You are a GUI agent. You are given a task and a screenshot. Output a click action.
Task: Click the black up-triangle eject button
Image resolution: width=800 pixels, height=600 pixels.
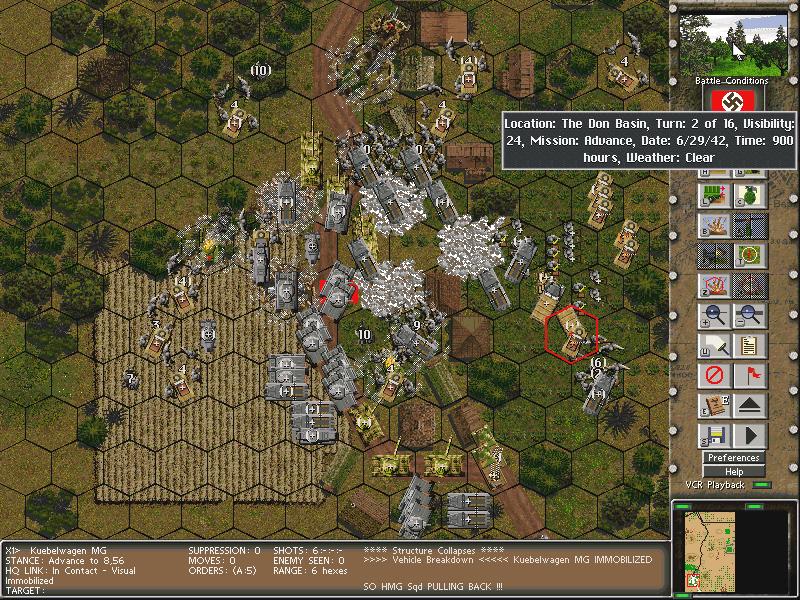tap(749, 406)
